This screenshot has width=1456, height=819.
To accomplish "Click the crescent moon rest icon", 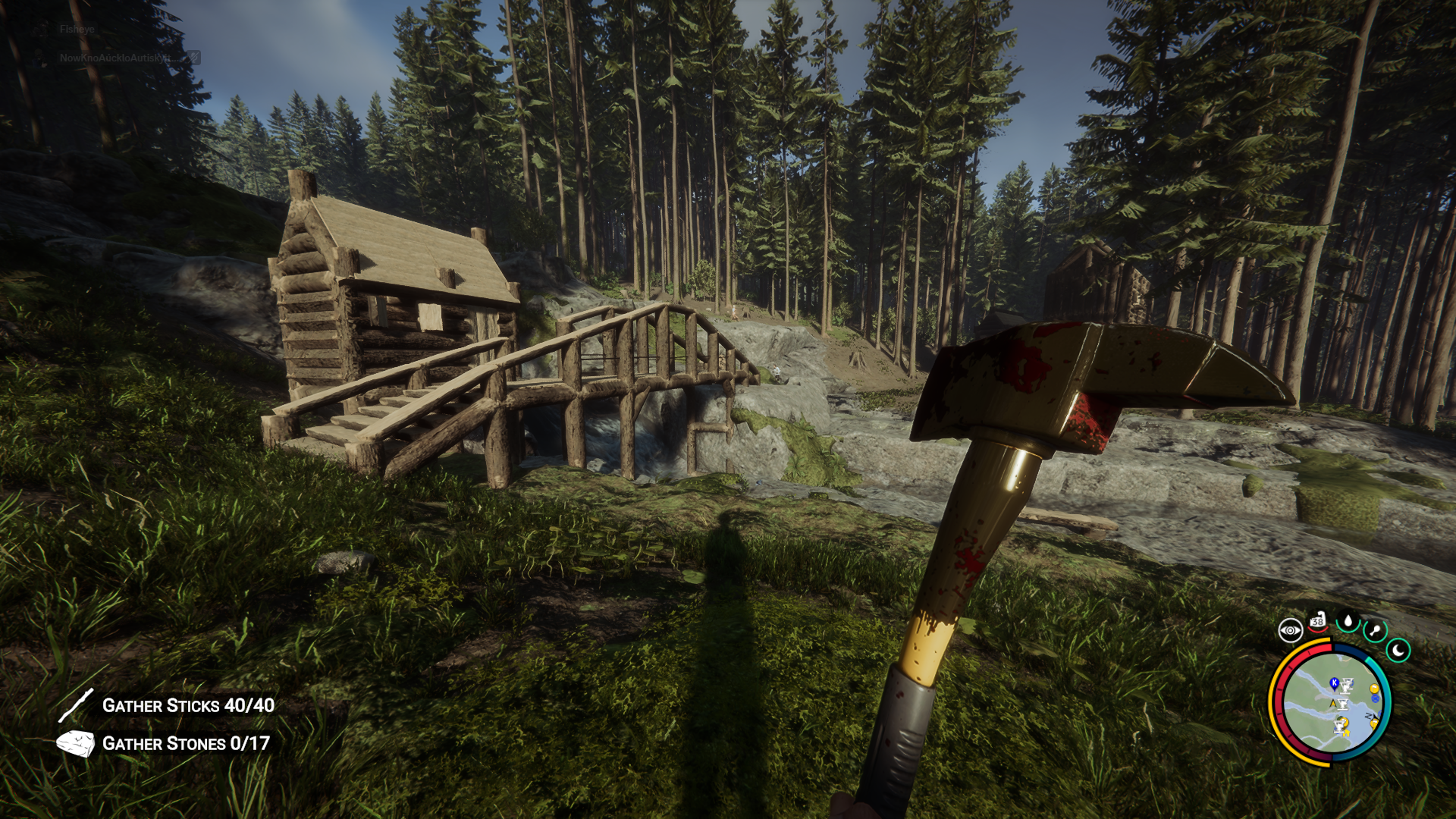I will (x=1398, y=650).
